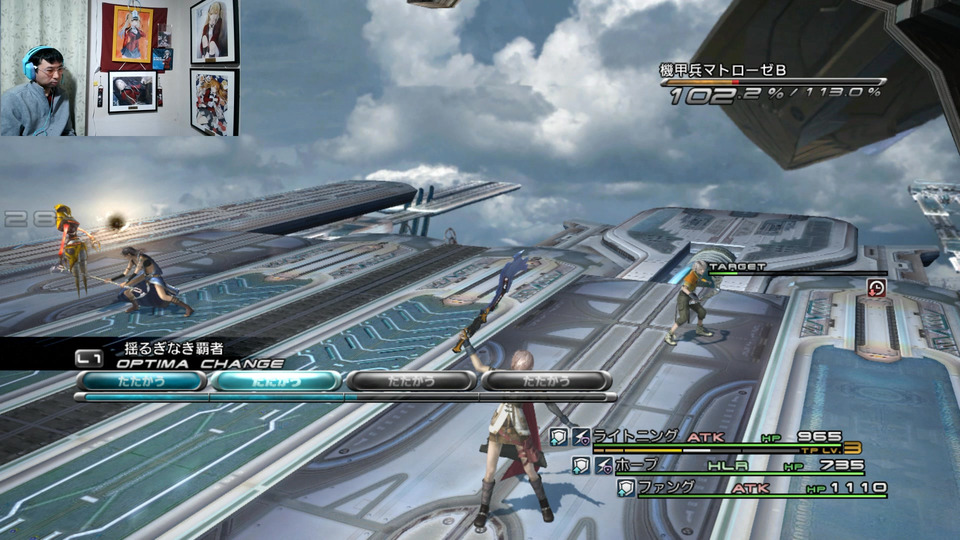Viewport: 960px width, 540px height.
Task: Click the red status icon under TARGET
Action: coord(876,288)
